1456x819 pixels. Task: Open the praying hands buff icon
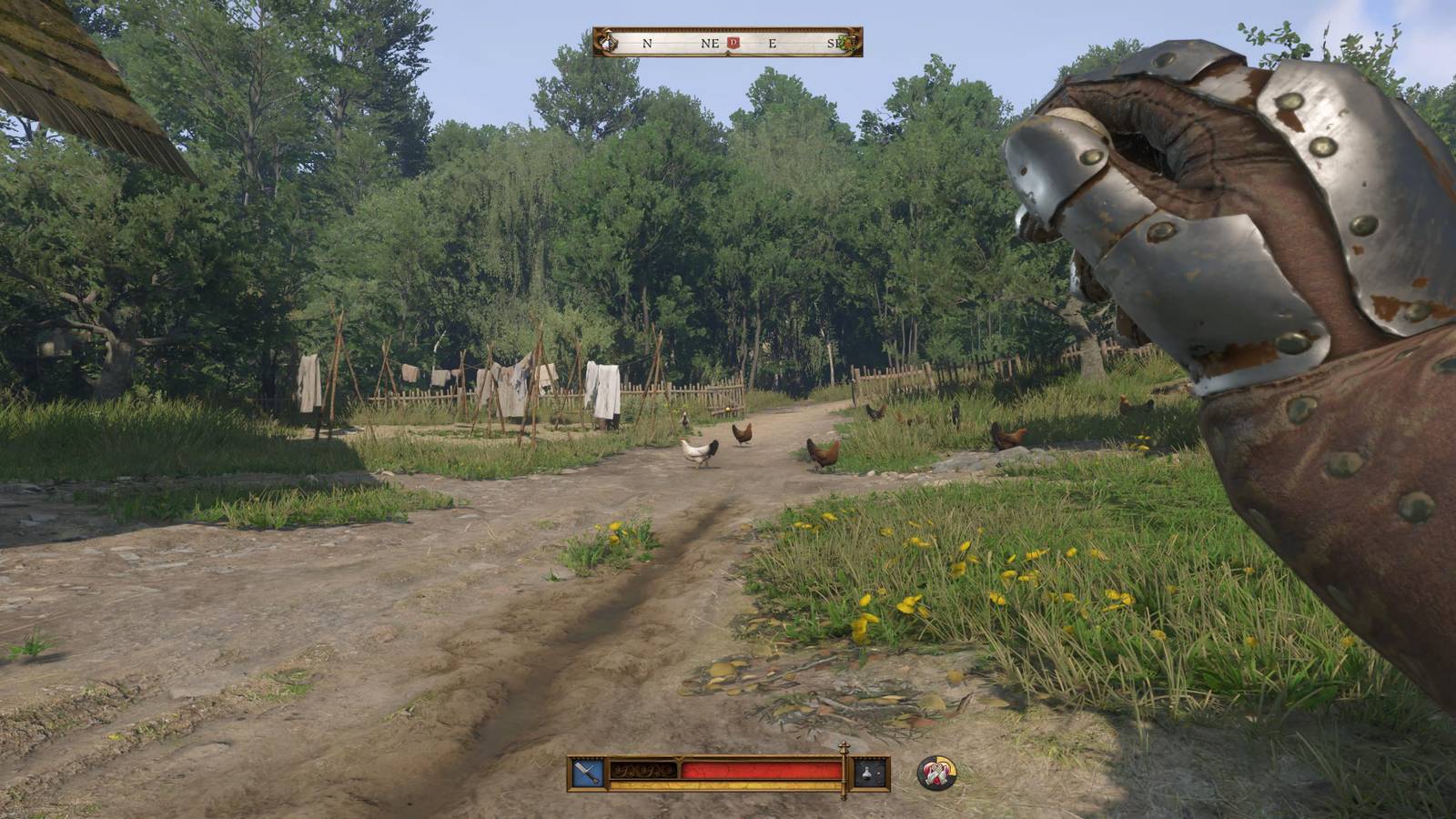(935, 773)
